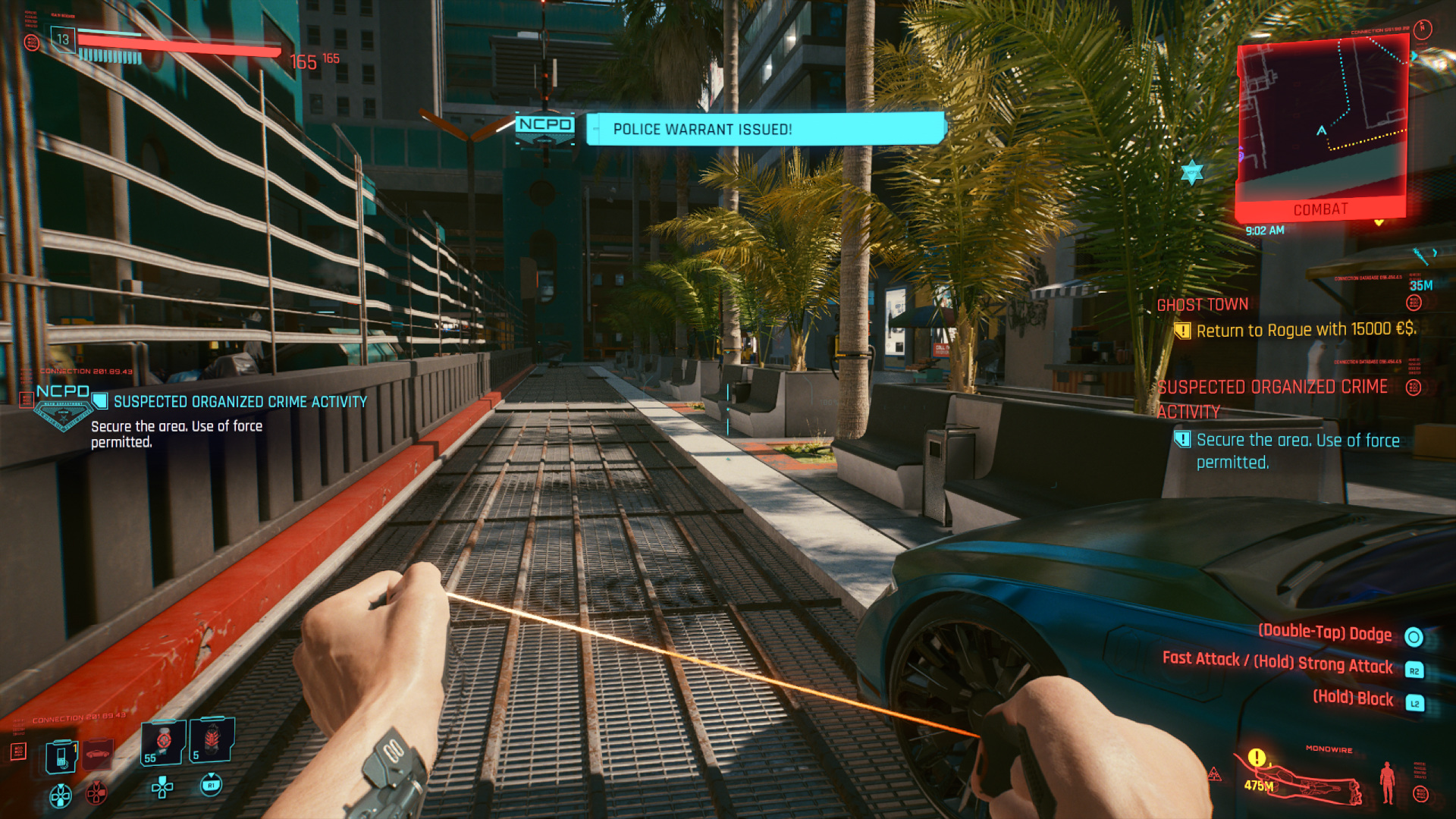Select the grenade slot
Image resolution: width=1456 pixels, height=819 pixels.
click(211, 740)
